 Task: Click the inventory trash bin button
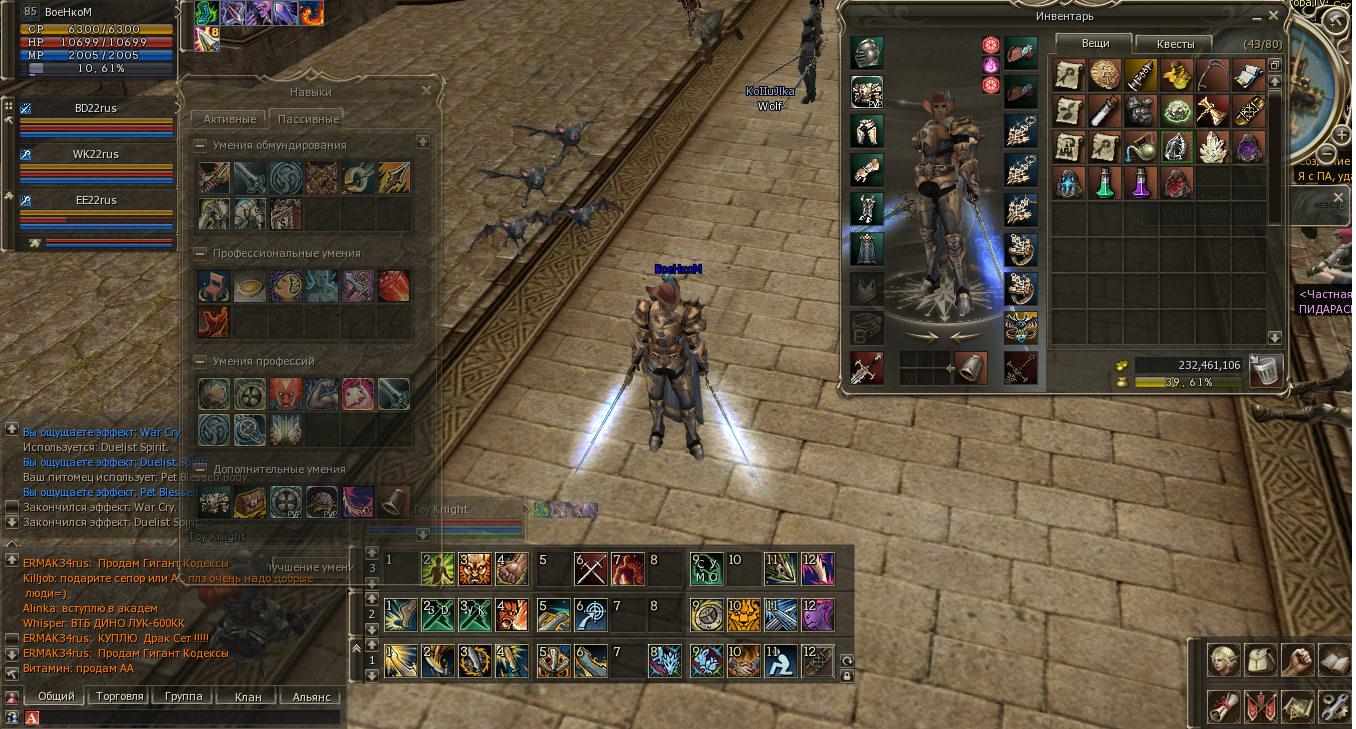1265,372
